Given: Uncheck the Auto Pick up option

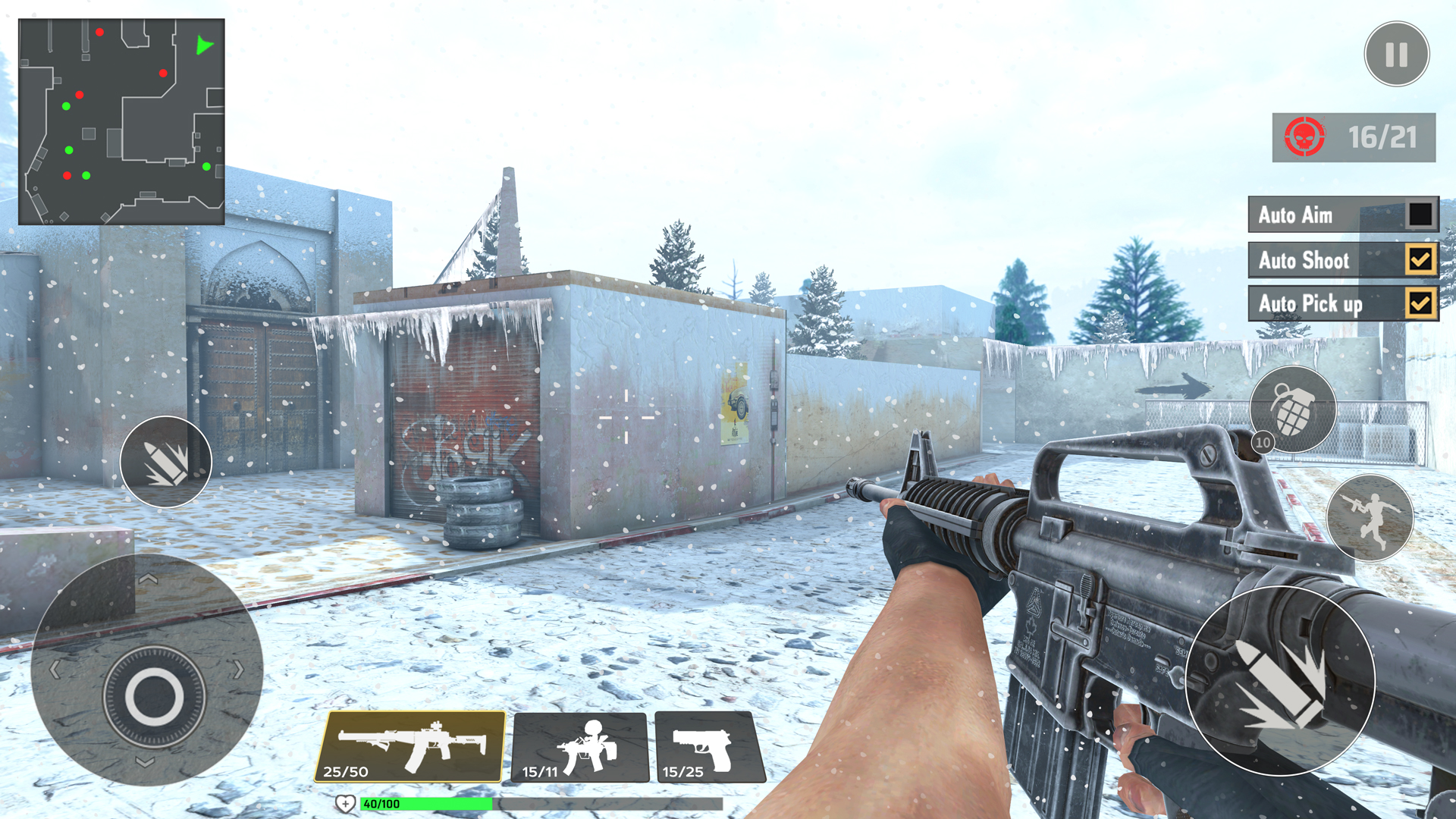Looking at the screenshot, I should pos(1419,303).
